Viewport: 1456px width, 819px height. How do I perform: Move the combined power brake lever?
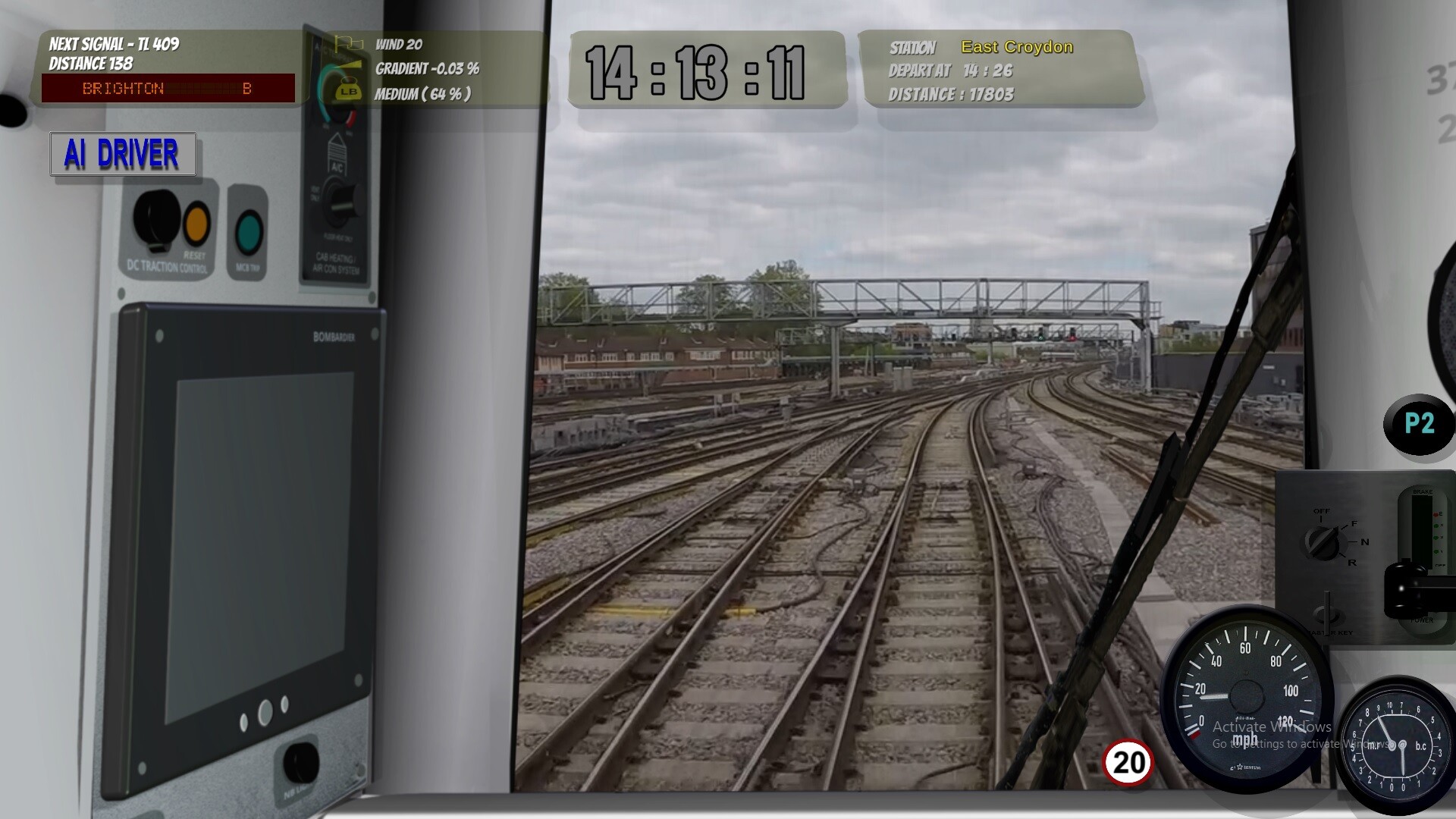(1407, 590)
